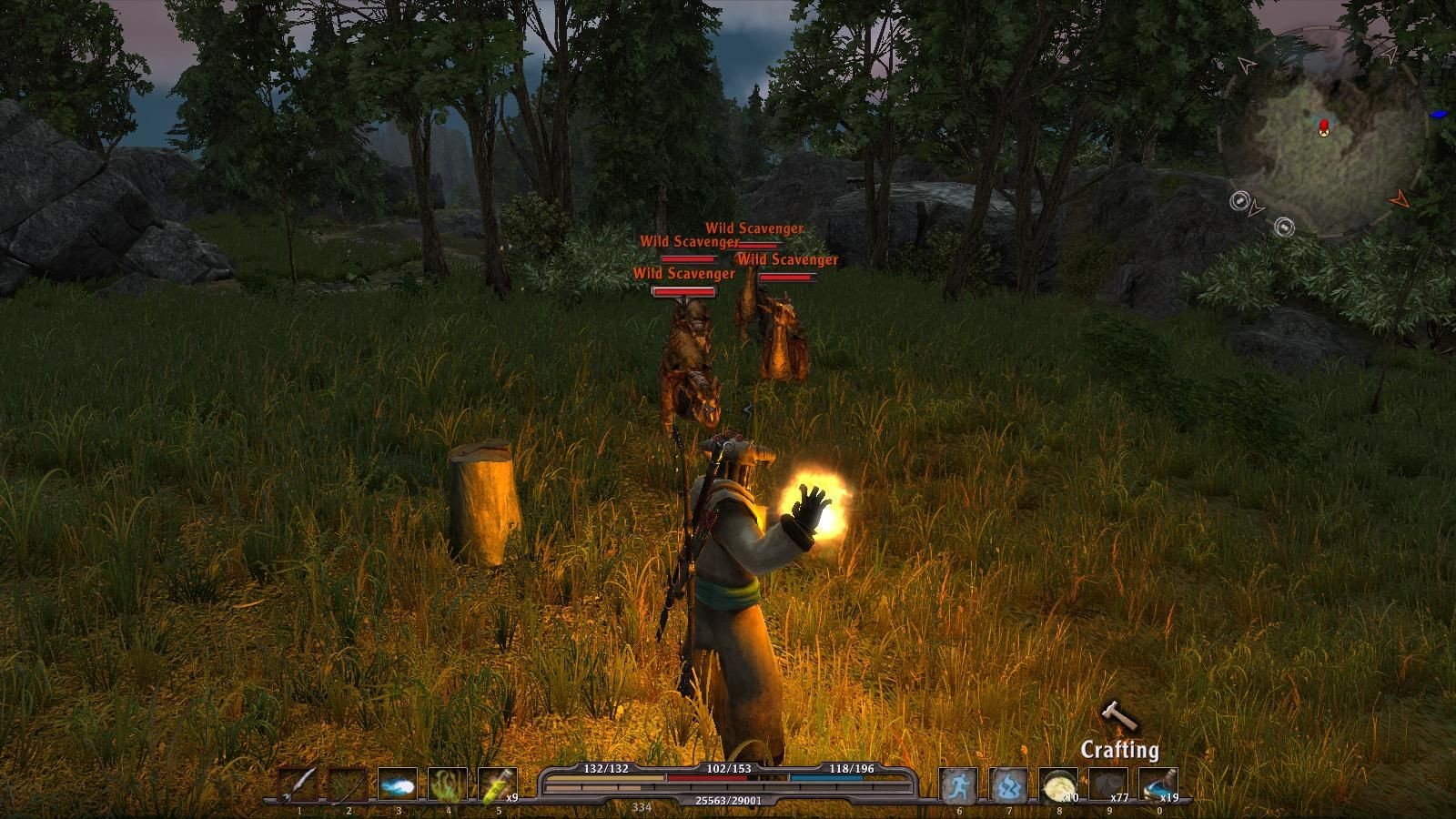Equip the bow from hotbar slot 2
Screen dimensions: 1456x819
point(348,784)
